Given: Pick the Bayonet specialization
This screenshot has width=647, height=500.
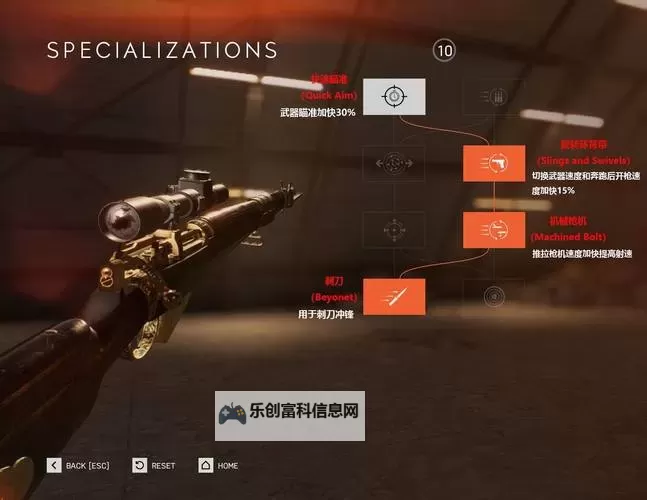Looking at the screenshot, I should 394,295.
